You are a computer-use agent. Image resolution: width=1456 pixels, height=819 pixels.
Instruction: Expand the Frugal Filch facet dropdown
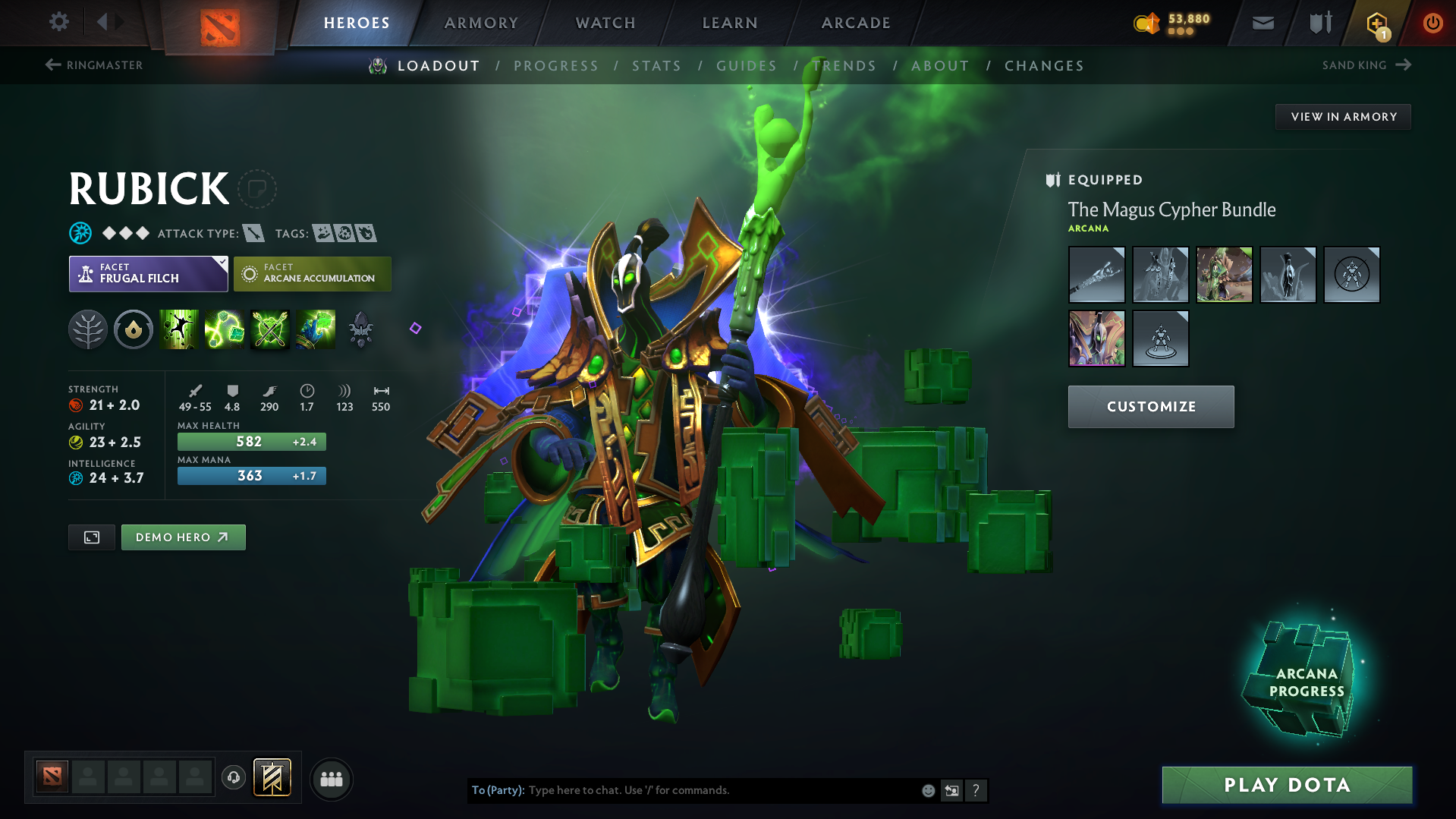221,263
